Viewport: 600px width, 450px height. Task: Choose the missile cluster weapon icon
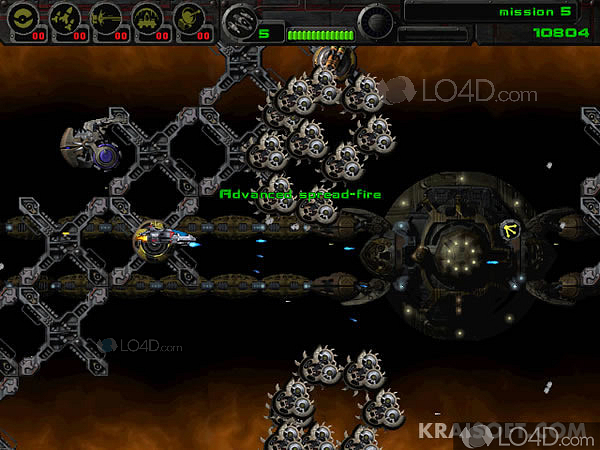point(64,17)
